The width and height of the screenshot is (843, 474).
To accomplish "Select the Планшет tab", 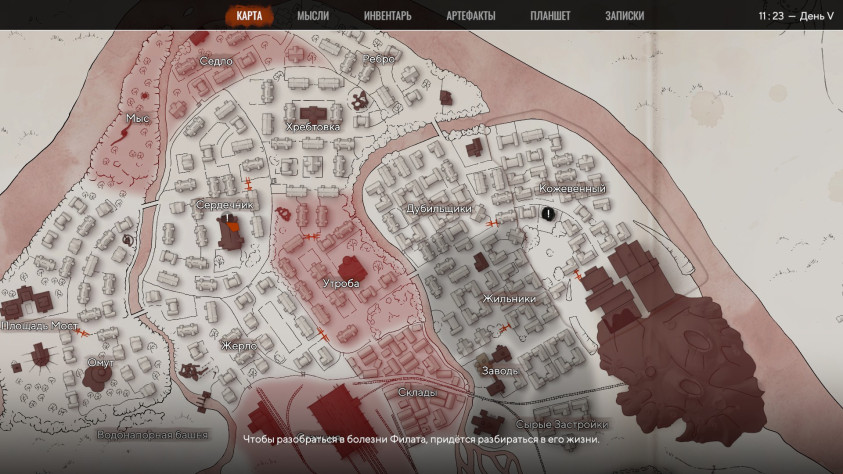I will point(550,16).
